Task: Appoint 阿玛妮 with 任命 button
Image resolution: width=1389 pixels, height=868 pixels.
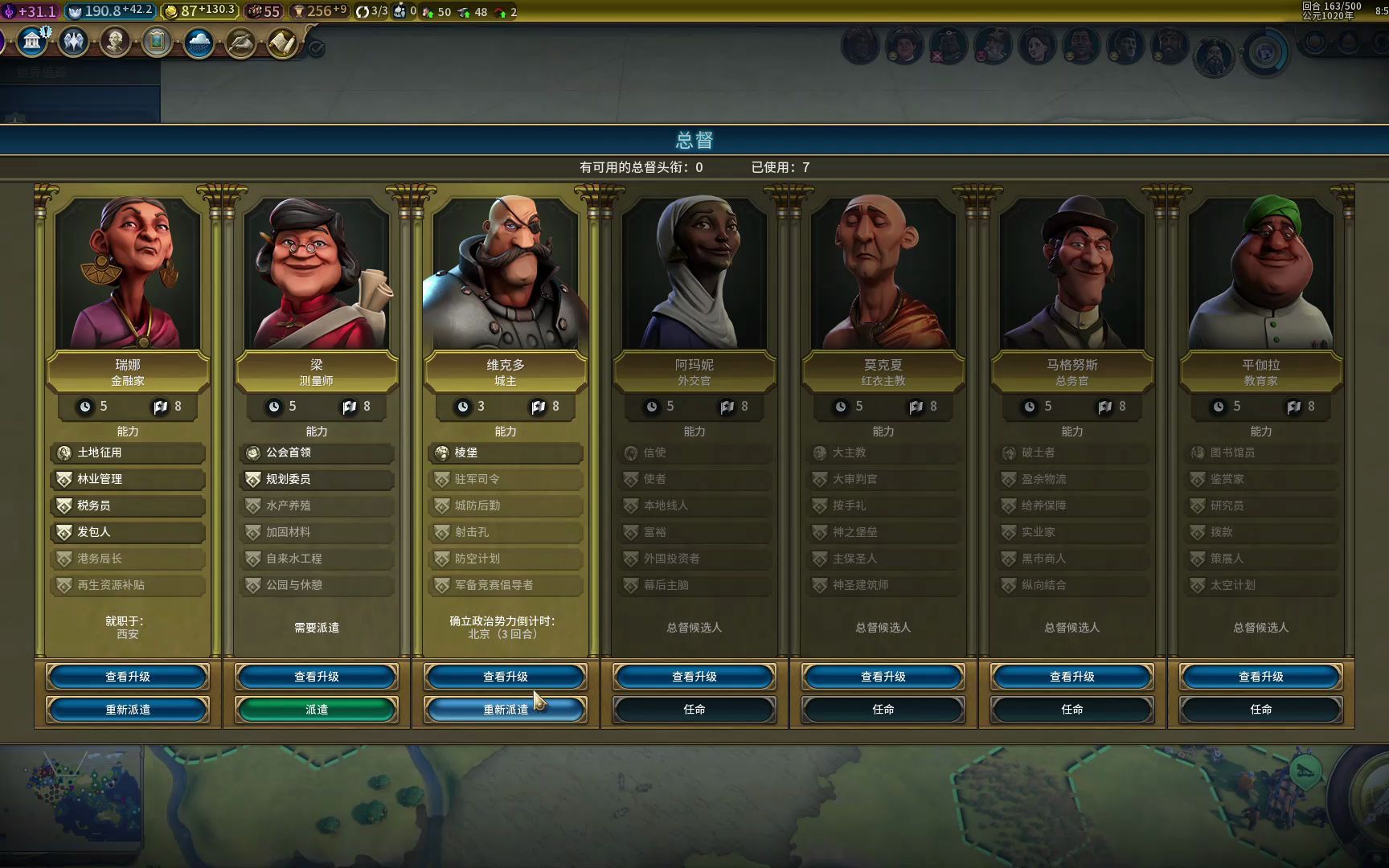Action: 694,710
